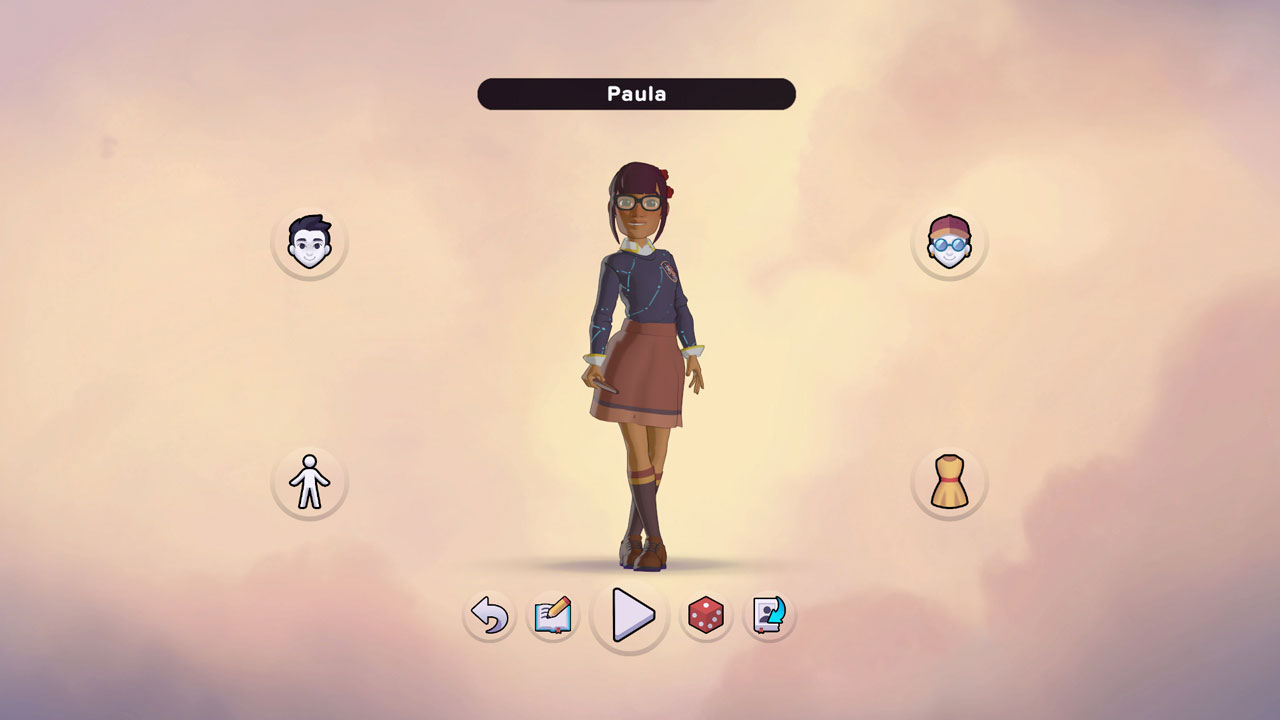Randomize appearance with the dice icon
The image size is (1280, 720).
(x=708, y=616)
